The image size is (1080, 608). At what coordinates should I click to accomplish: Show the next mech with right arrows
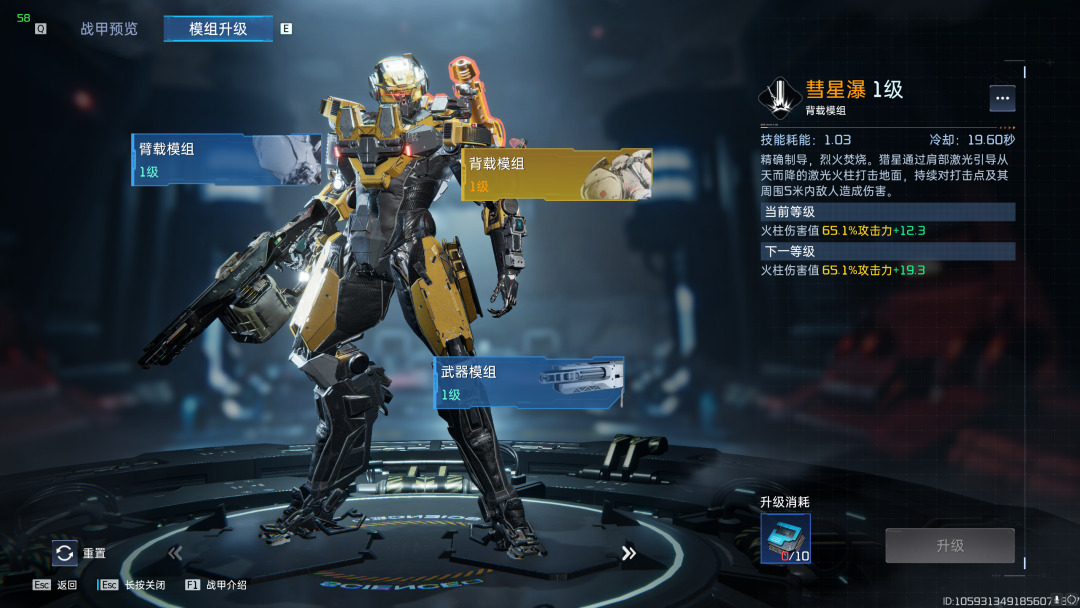click(629, 553)
